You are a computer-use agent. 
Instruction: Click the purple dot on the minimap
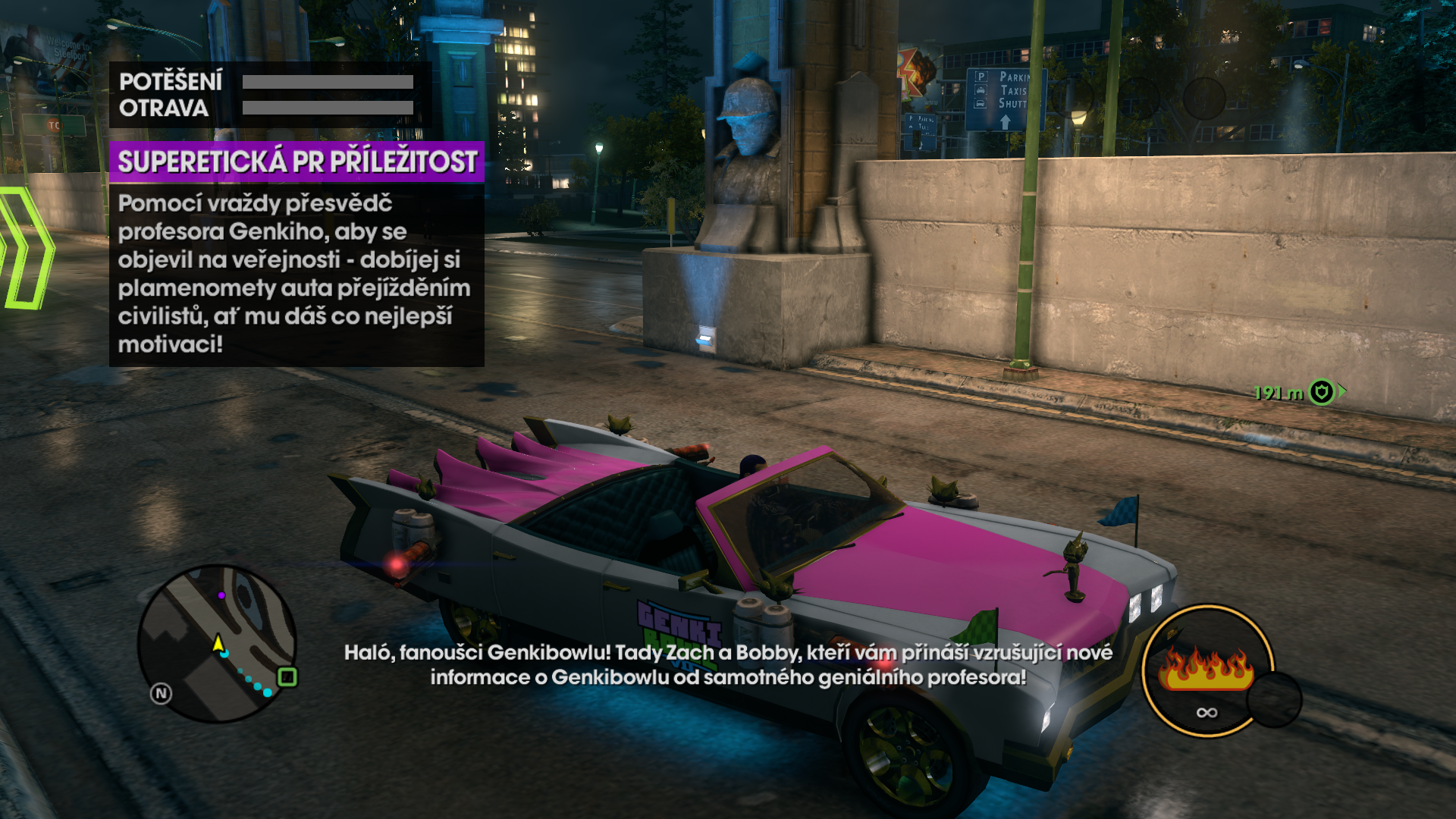(x=221, y=595)
